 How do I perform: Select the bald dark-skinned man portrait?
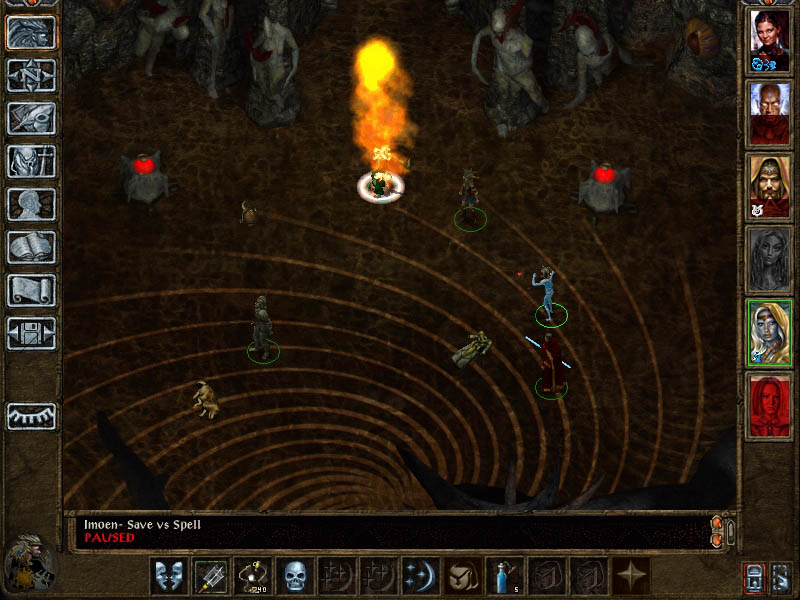pyautogui.click(x=769, y=110)
